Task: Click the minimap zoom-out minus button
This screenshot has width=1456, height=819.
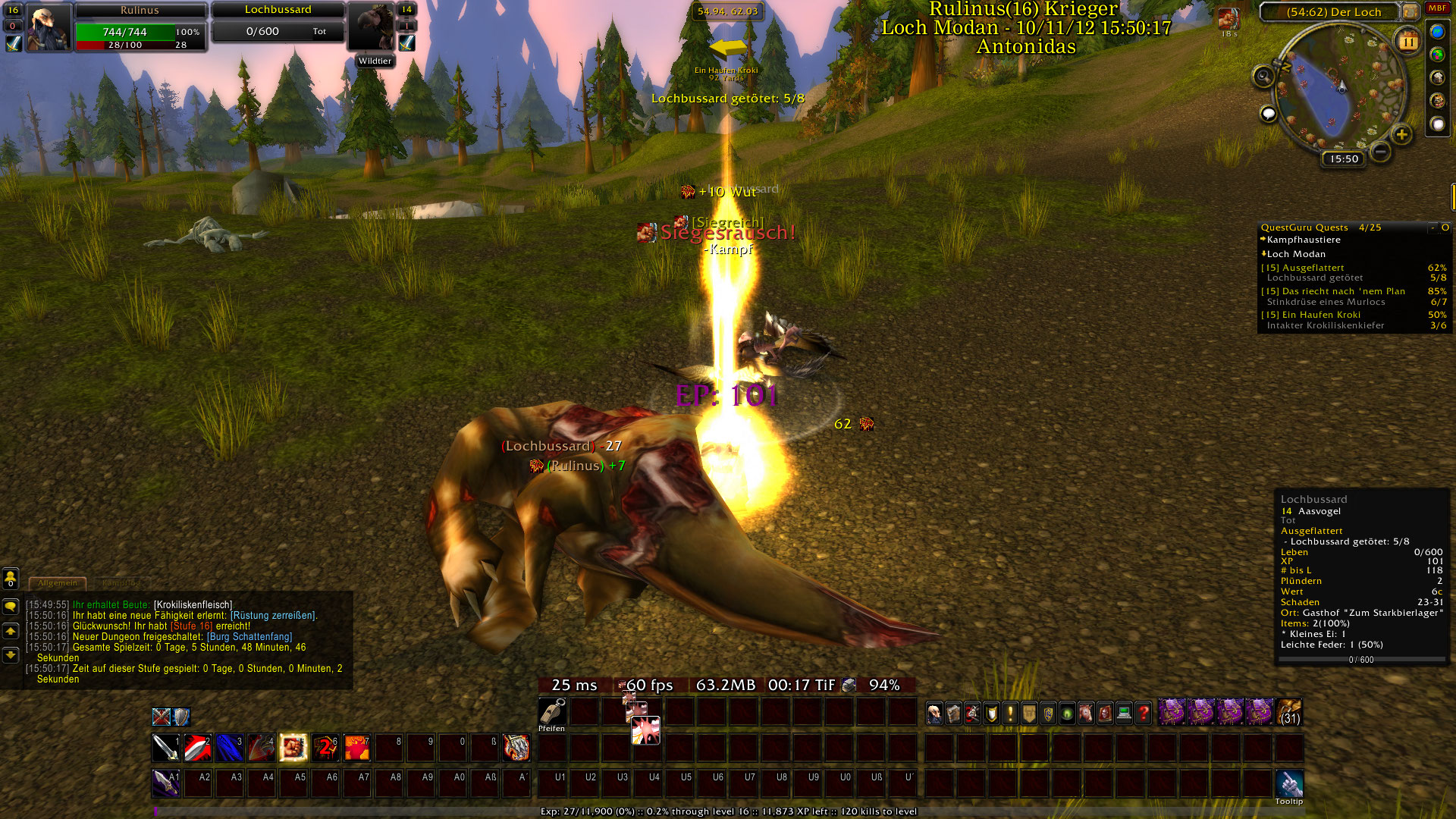Action: (1381, 152)
